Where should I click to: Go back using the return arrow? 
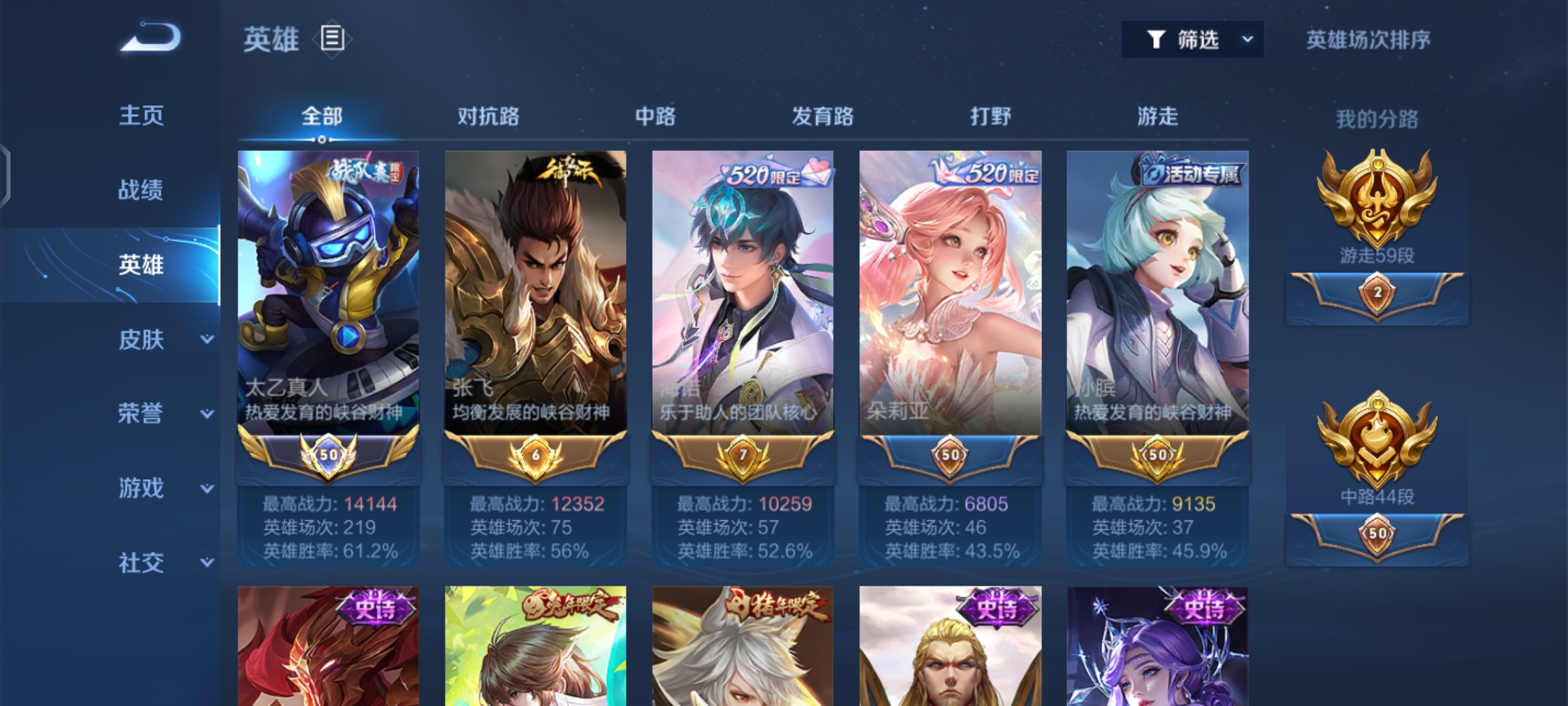click(x=151, y=38)
